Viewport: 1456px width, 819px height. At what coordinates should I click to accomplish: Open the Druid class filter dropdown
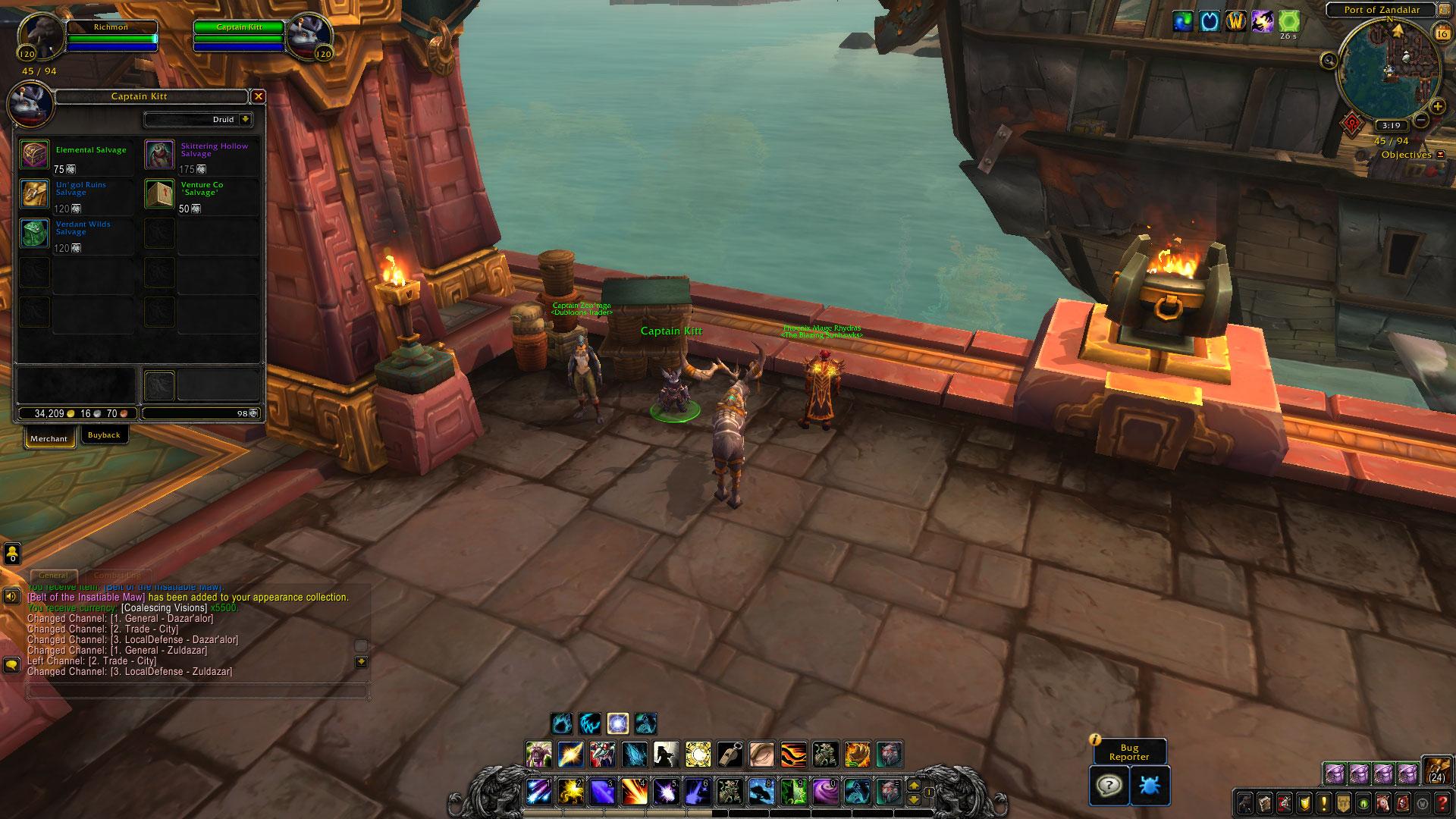point(245,120)
